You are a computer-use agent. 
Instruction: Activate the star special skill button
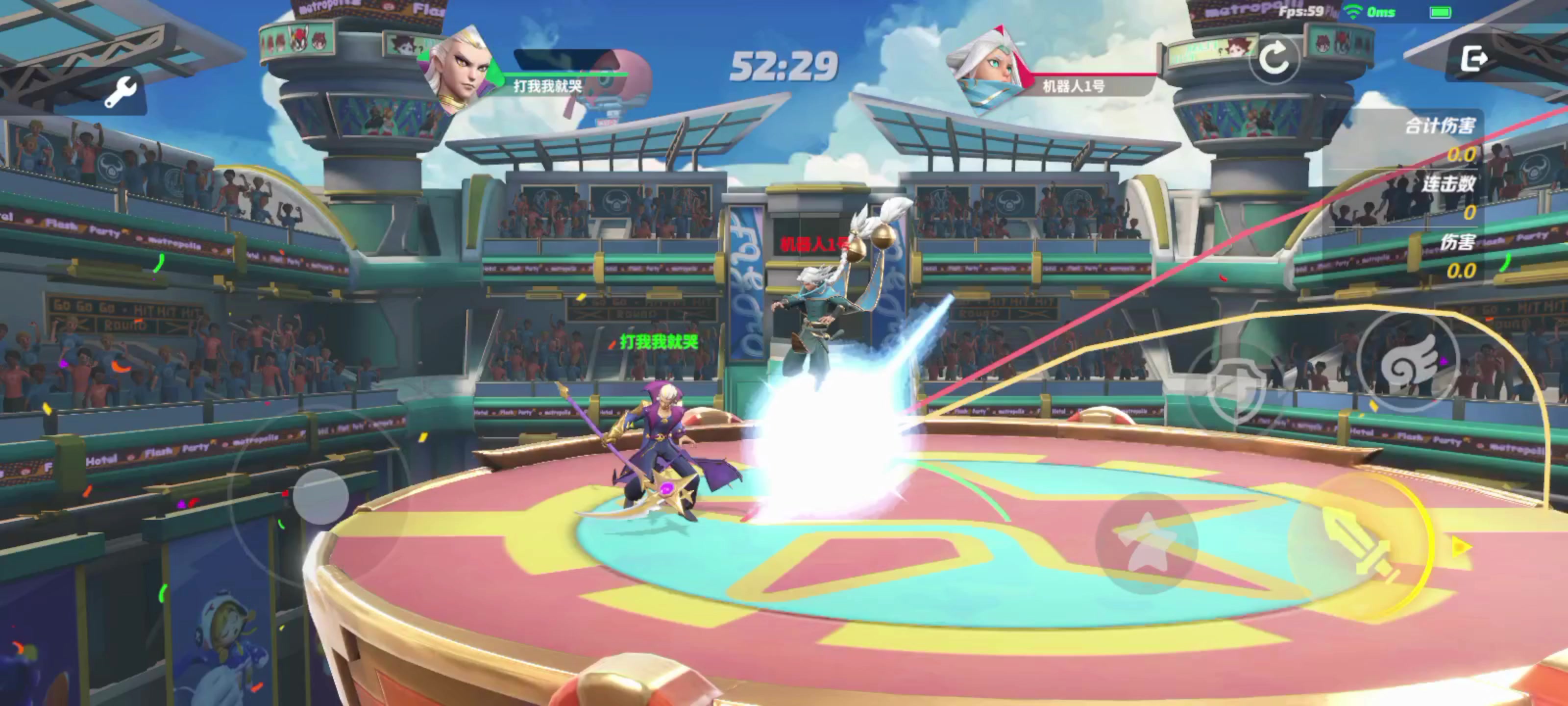(1146, 543)
